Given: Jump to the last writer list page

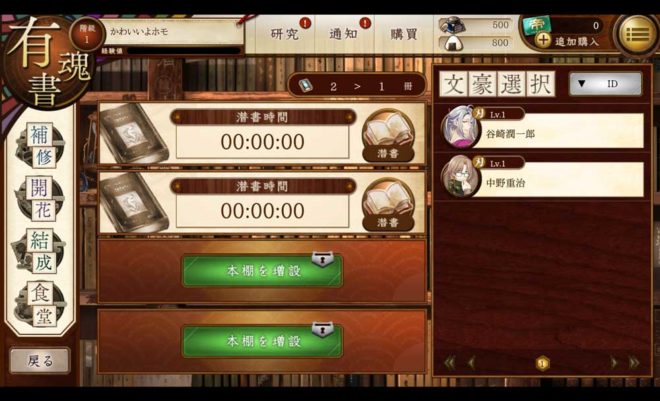Looking at the screenshot, I should [x=633, y=362].
